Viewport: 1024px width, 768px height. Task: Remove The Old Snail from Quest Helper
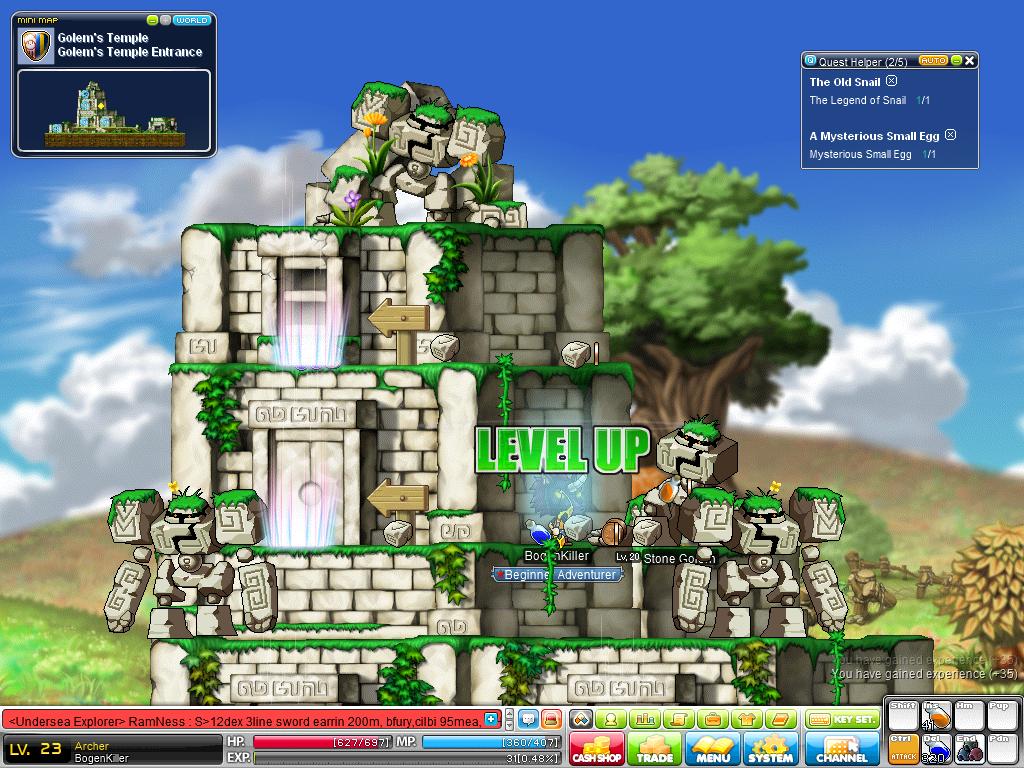pyautogui.click(x=892, y=82)
